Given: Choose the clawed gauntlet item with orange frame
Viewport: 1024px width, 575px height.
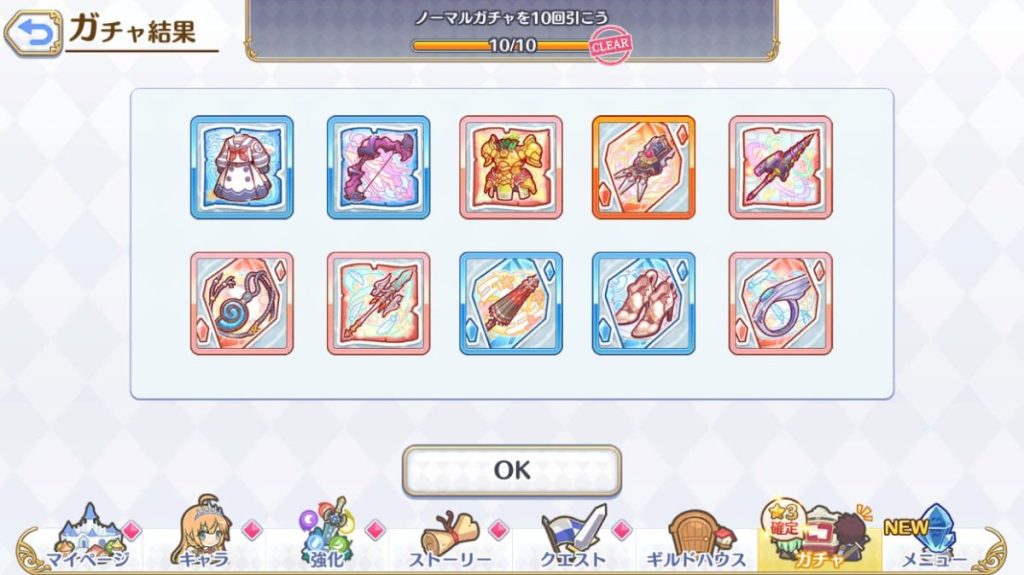Looking at the screenshot, I should pyautogui.click(x=644, y=167).
